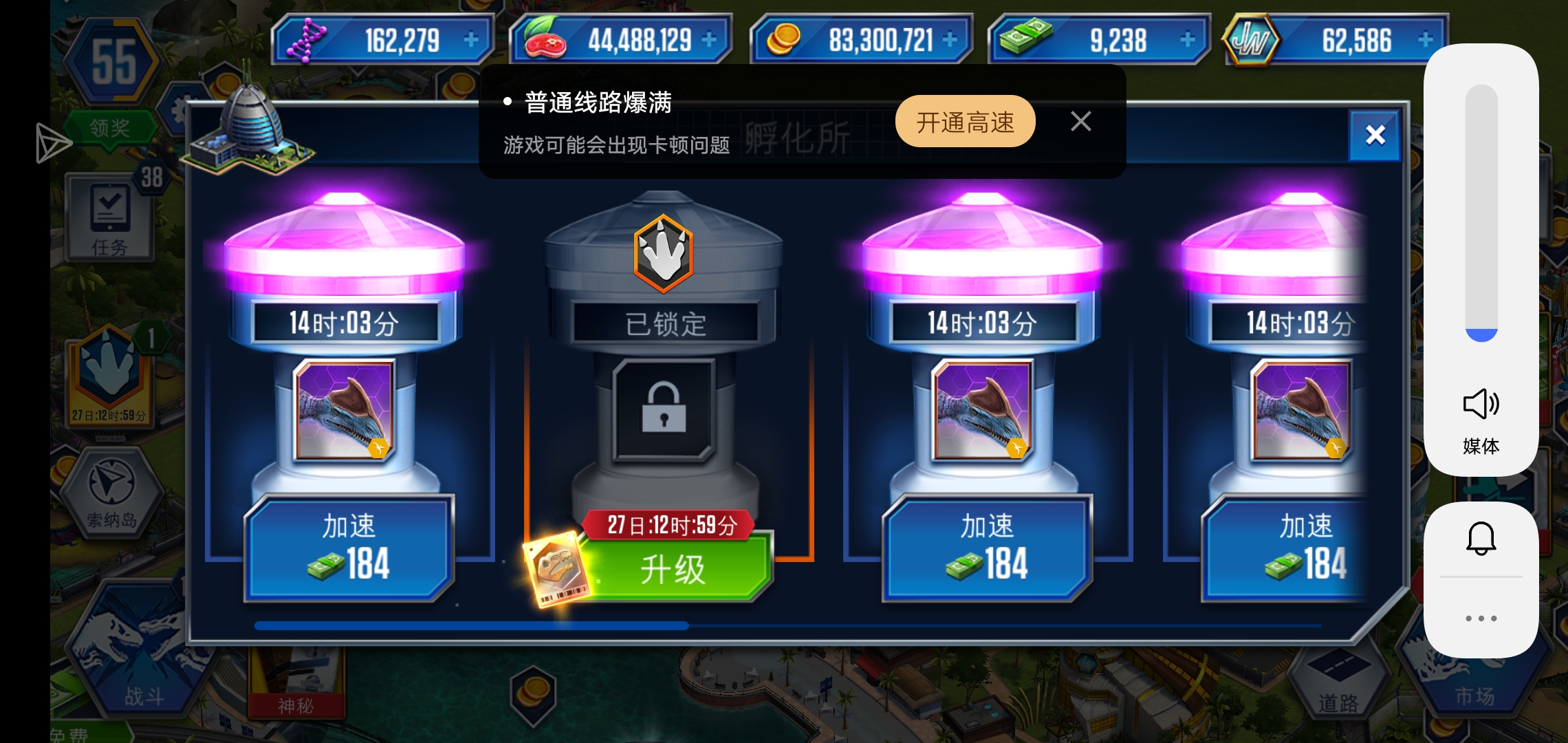Tap the green 升级 upgrade button
The image size is (1568, 743).
674,570
